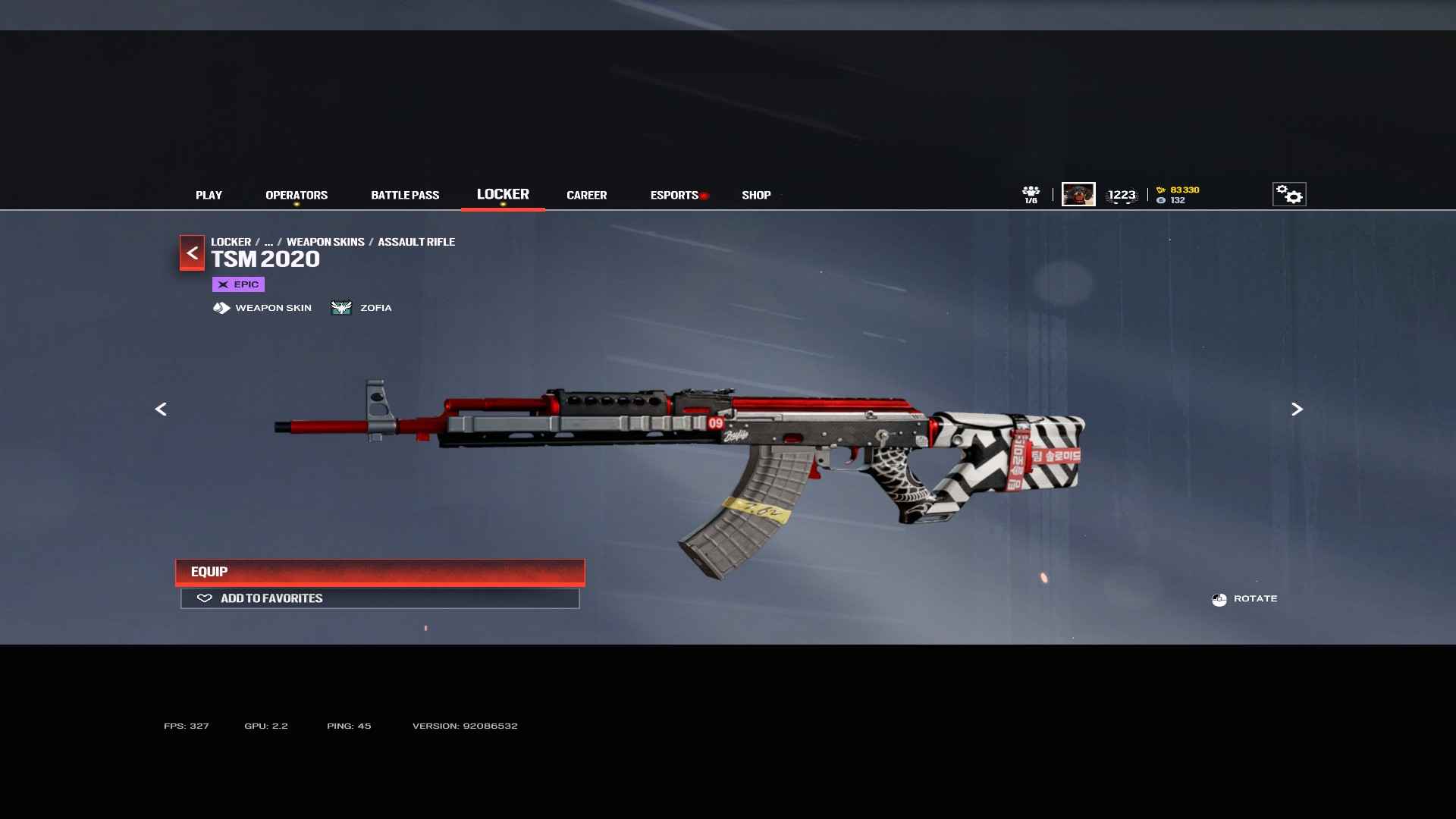Image resolution: width=1456 pixels, height=819 pixels.
Task: Add the skin to favorites
Action: point(380,598)
